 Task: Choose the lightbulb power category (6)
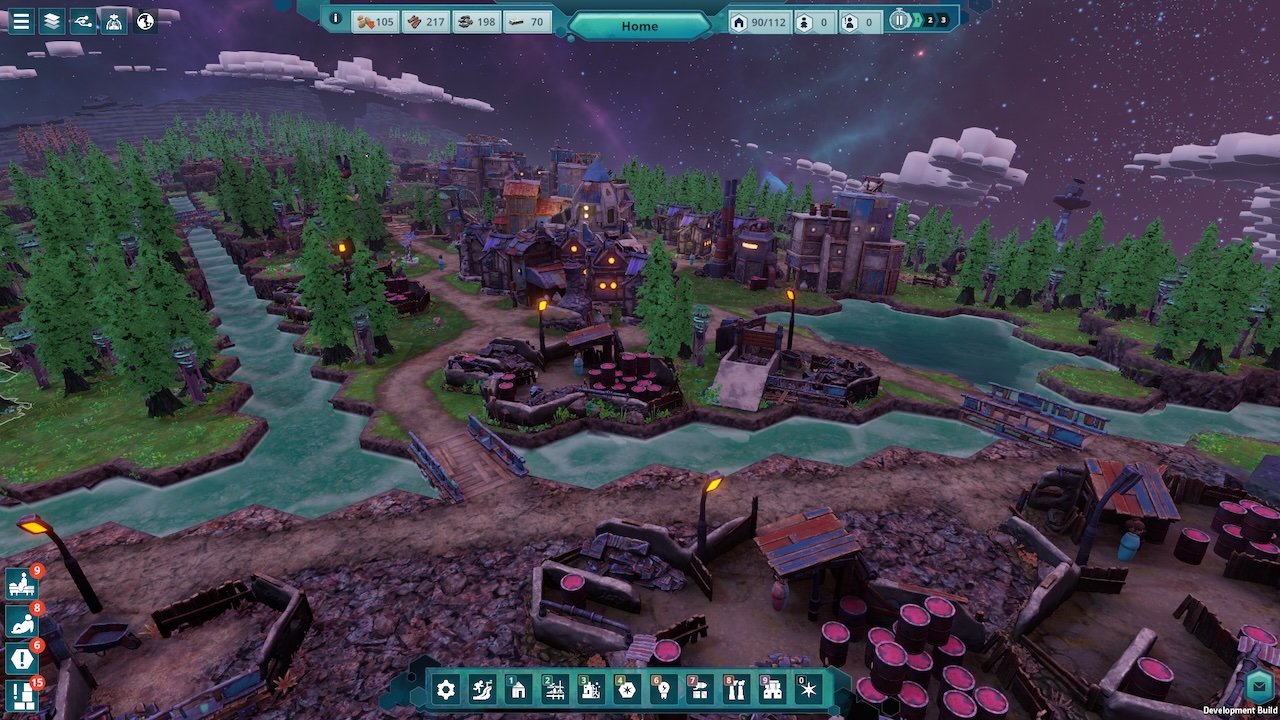click(x=662, y=689)
